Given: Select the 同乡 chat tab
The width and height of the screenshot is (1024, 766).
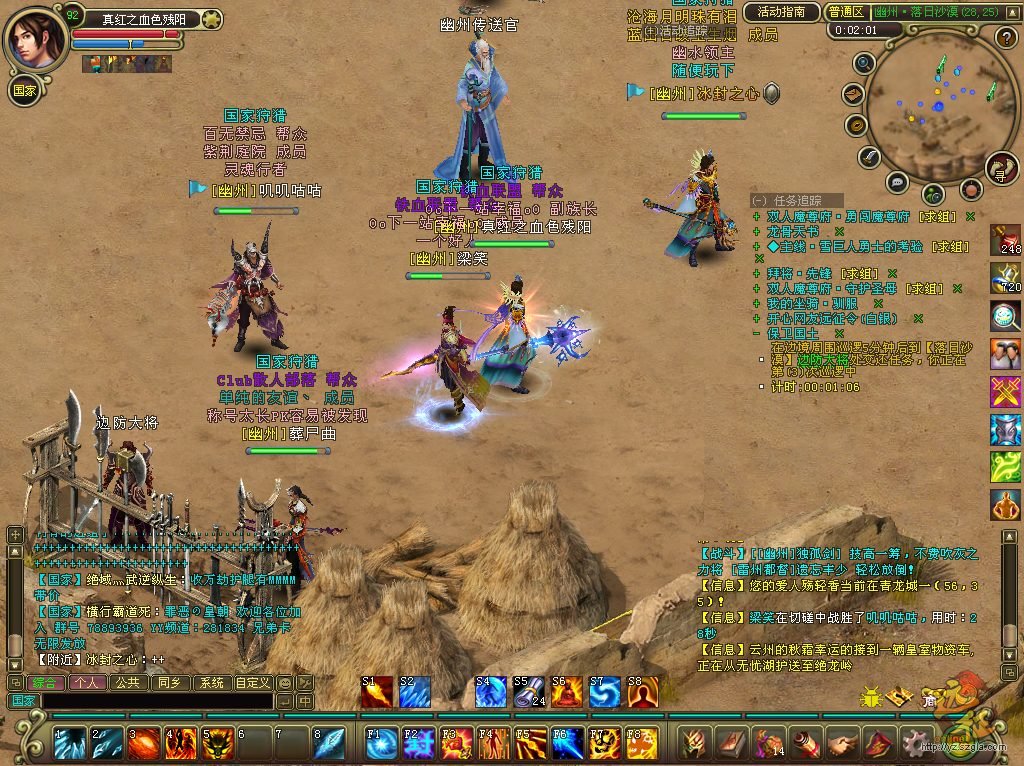Looking at the screenshot, I should (x=168, y=683).
